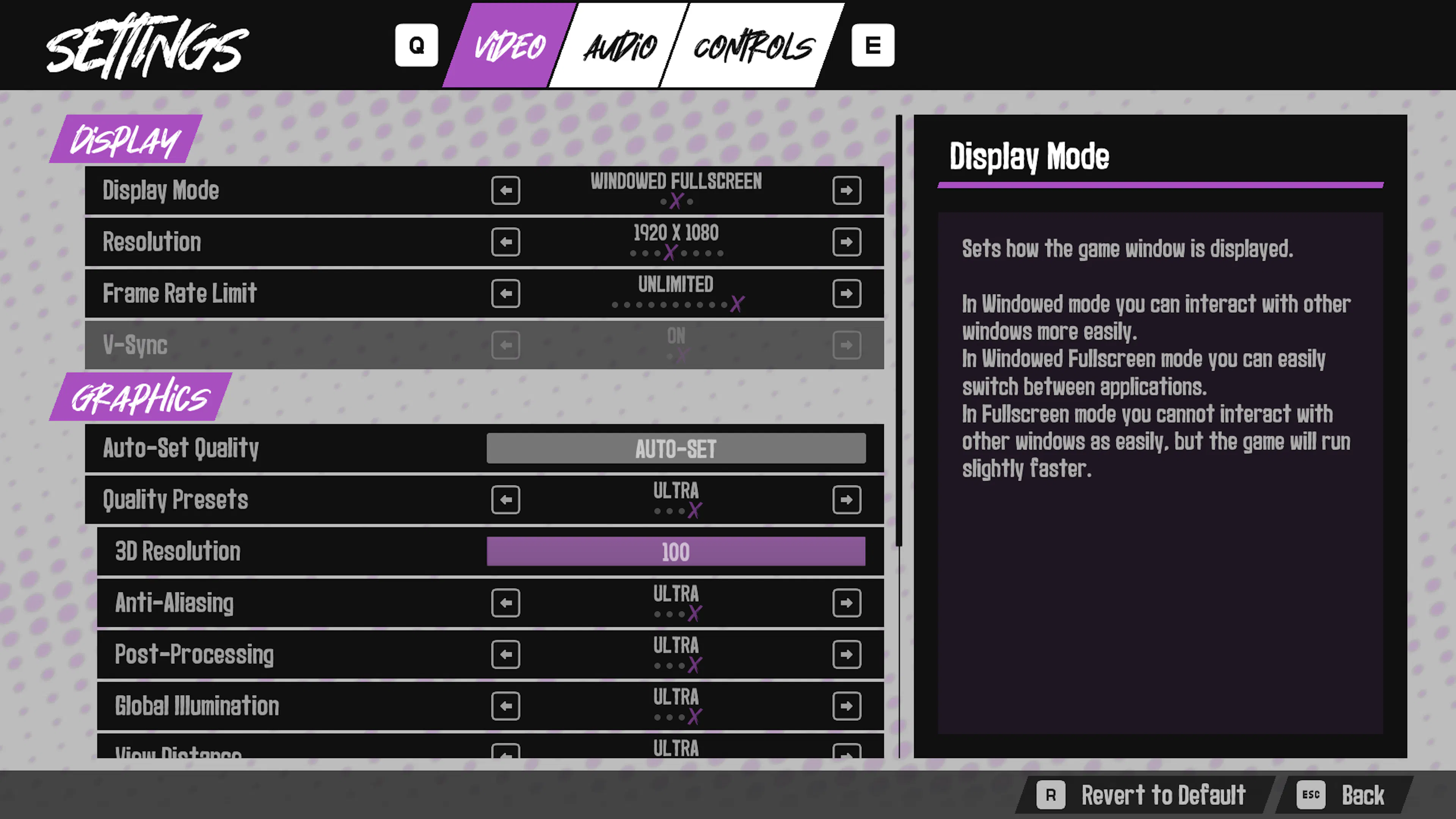Click the Global Illumination right arrow
This screenshot has height=819, width=1456.
coord(846,706)
